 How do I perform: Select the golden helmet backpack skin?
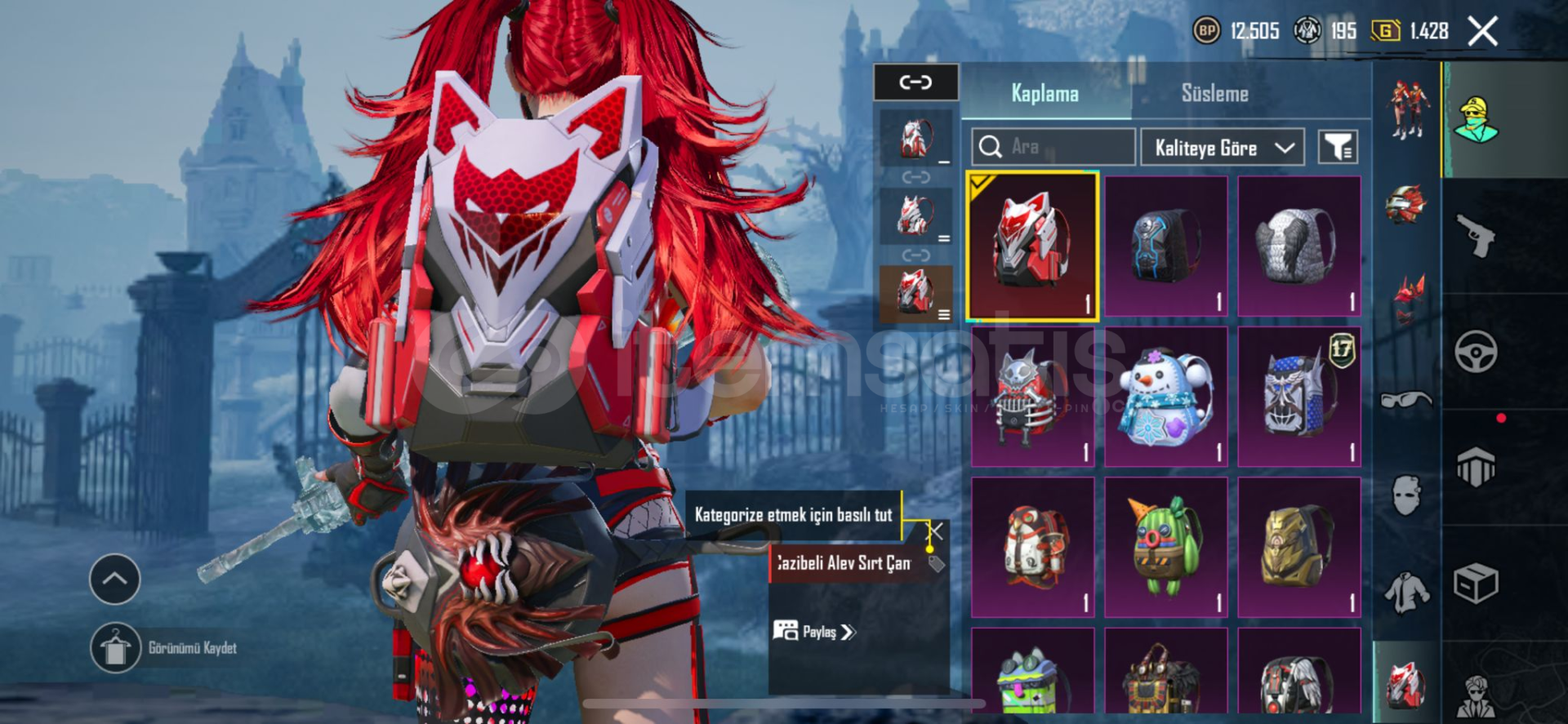pos(1298,546)
